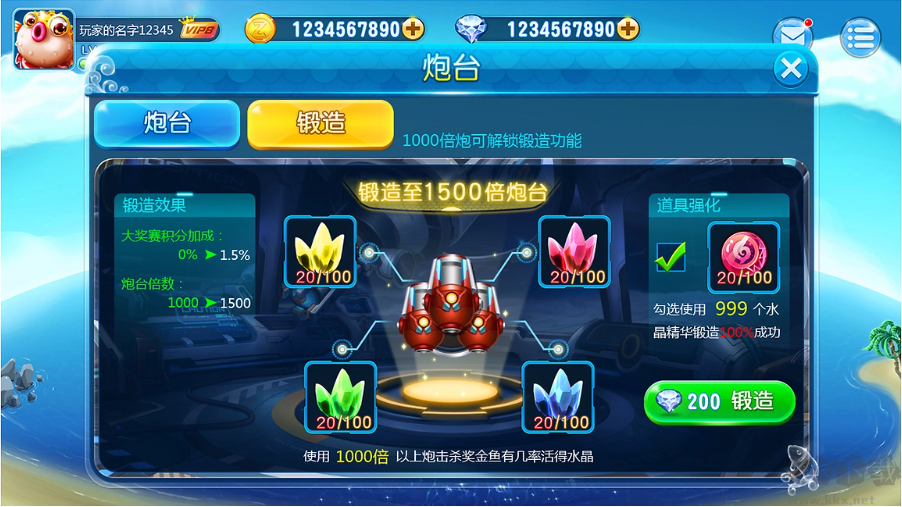Image resolution: width=902 pixels, height=507 pixels.
Task: Add more diamonds with plus button
Action: coord(628,29)
